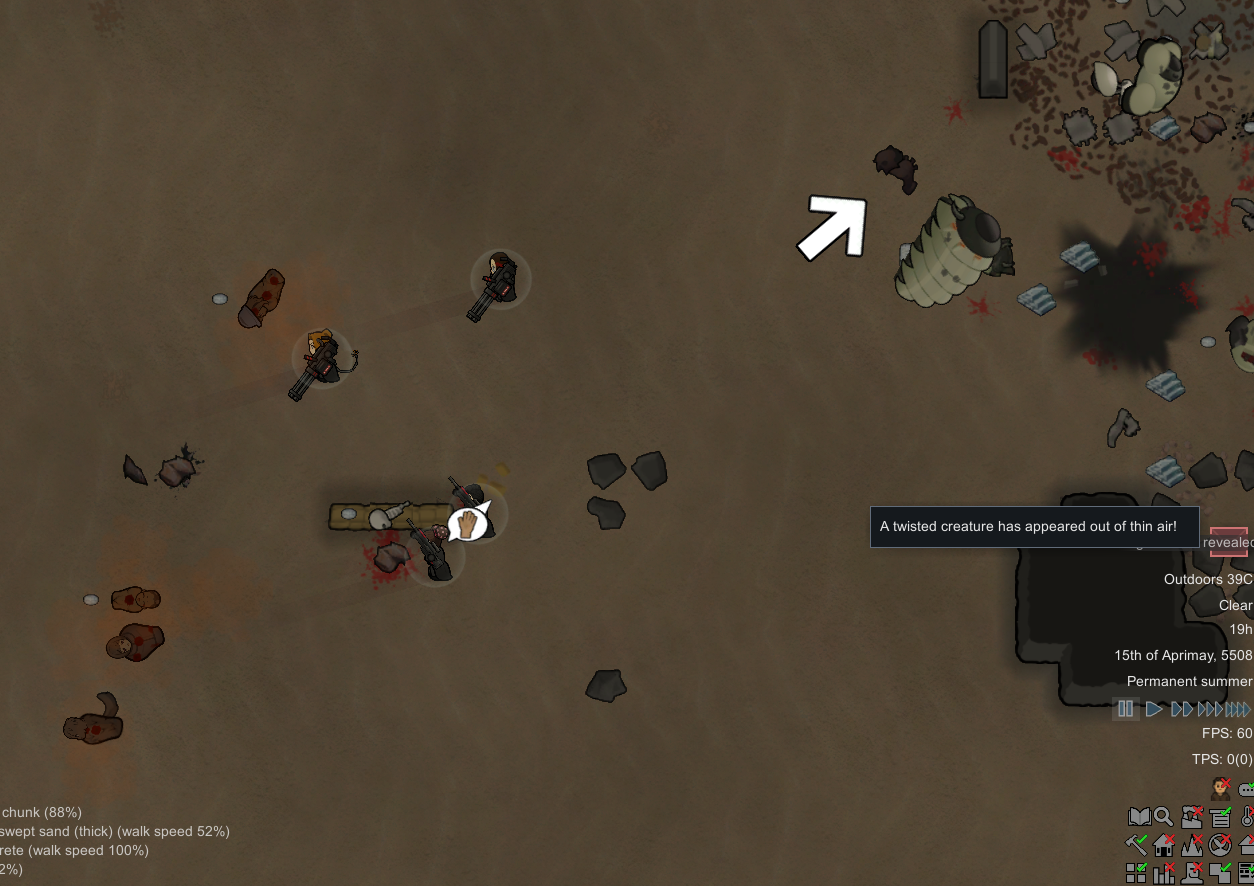Toggle the statue bust overlay icon
The width and height of the screenshot is (1254, 886).
[x=1192, y=874]
